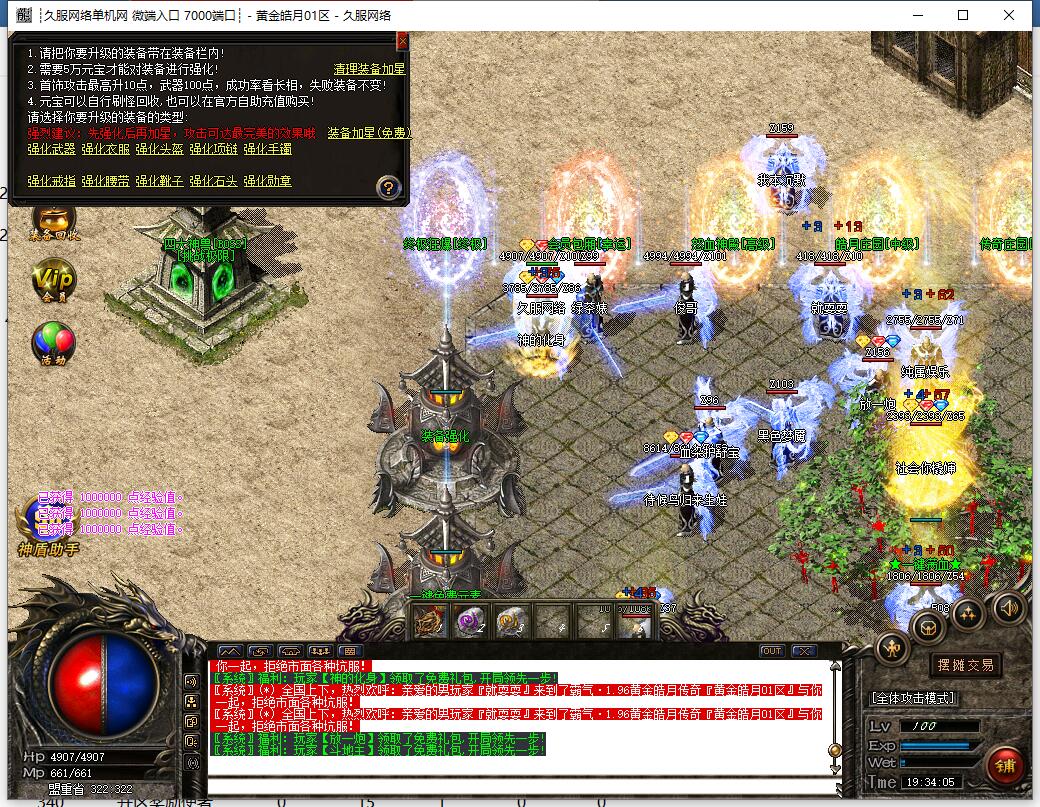This screenshot has width=1040, height=807.
Task: Click the 强化戒指 ring option
Action: click(x=51, y=181)
